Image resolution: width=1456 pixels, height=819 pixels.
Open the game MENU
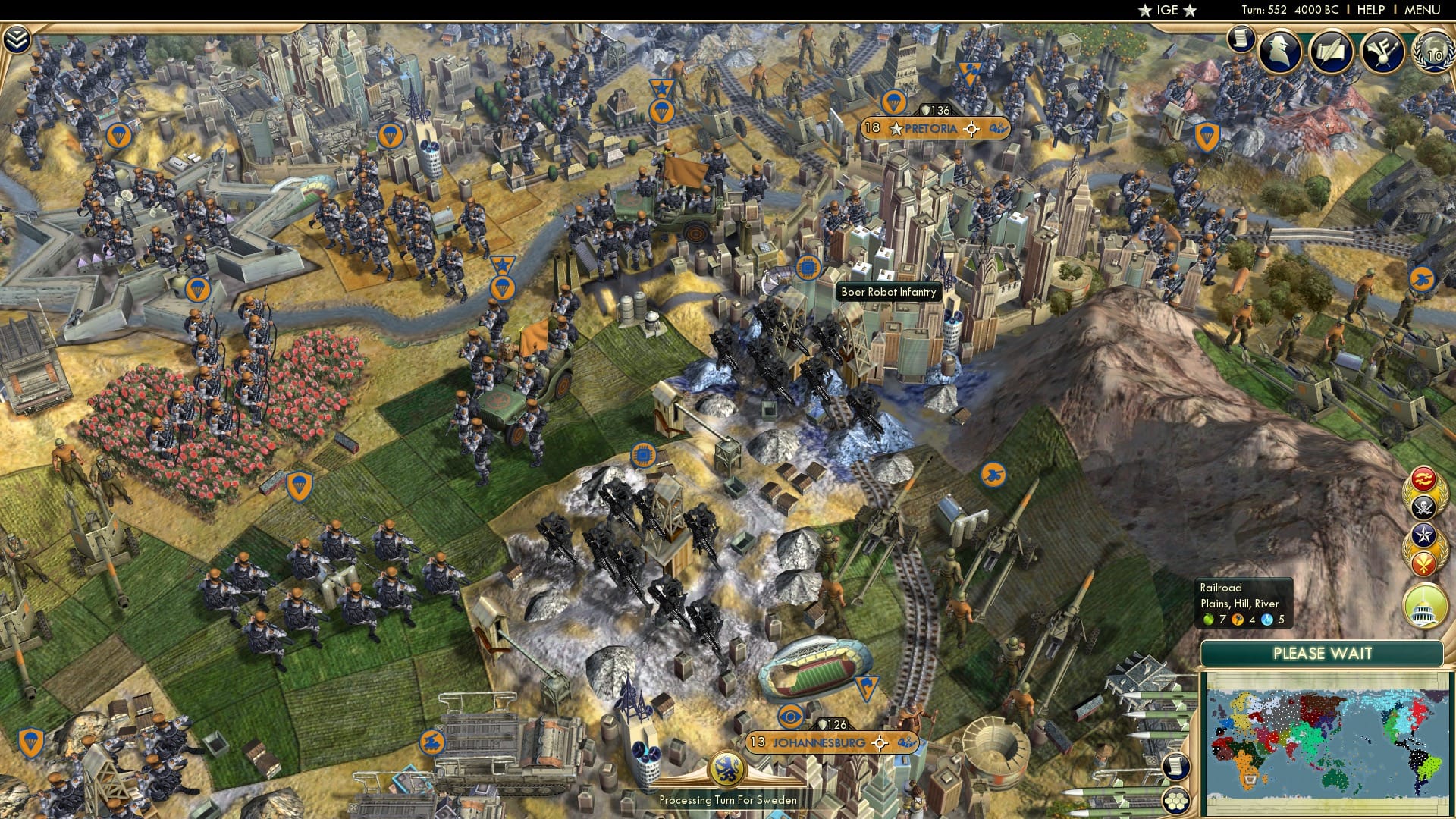click(x=1423, y=10)
